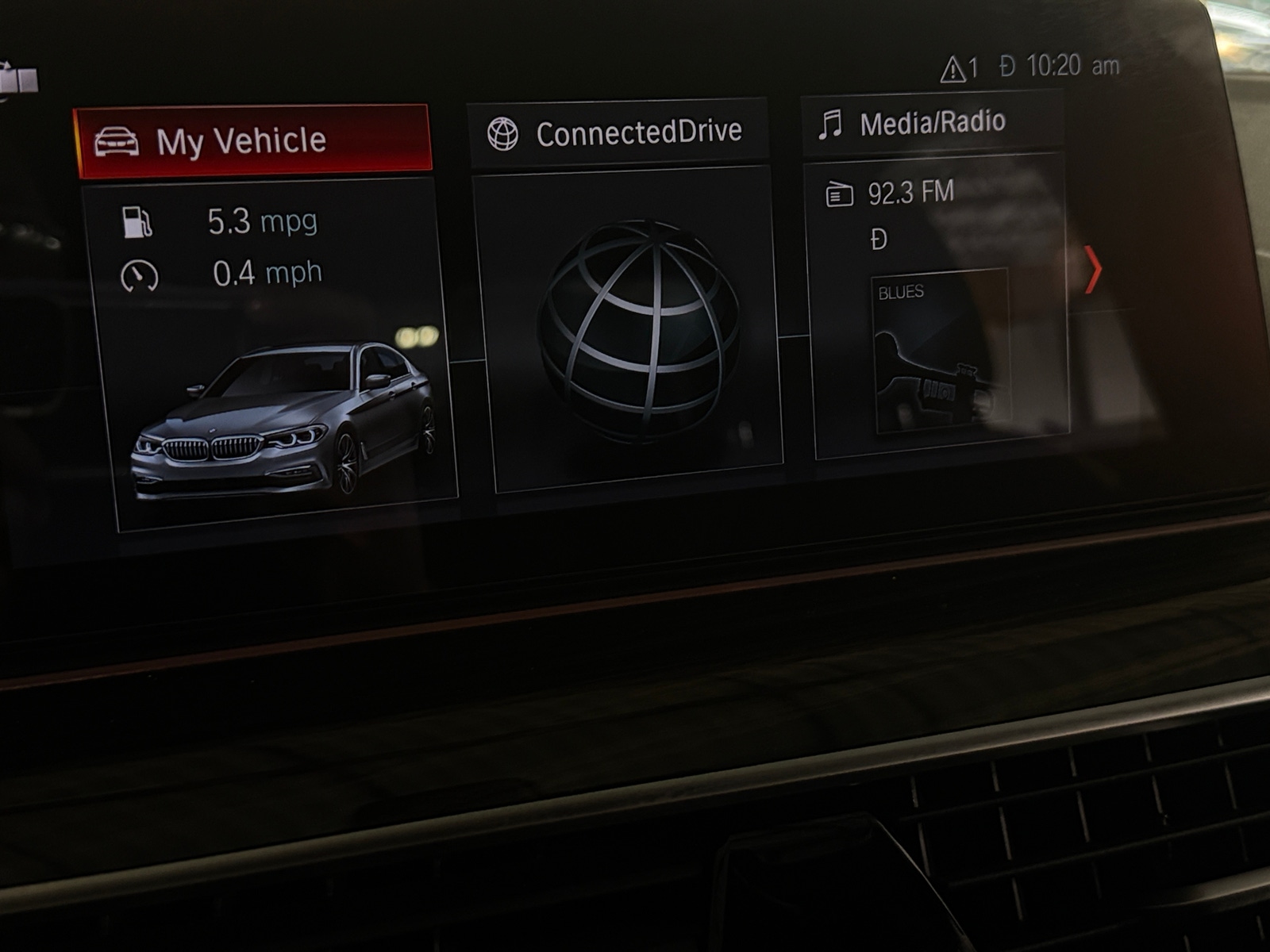The width and height of the screenshot is (1270, 952).
Task: Open the My Vehicle menu
Action: tap(252, 141)
